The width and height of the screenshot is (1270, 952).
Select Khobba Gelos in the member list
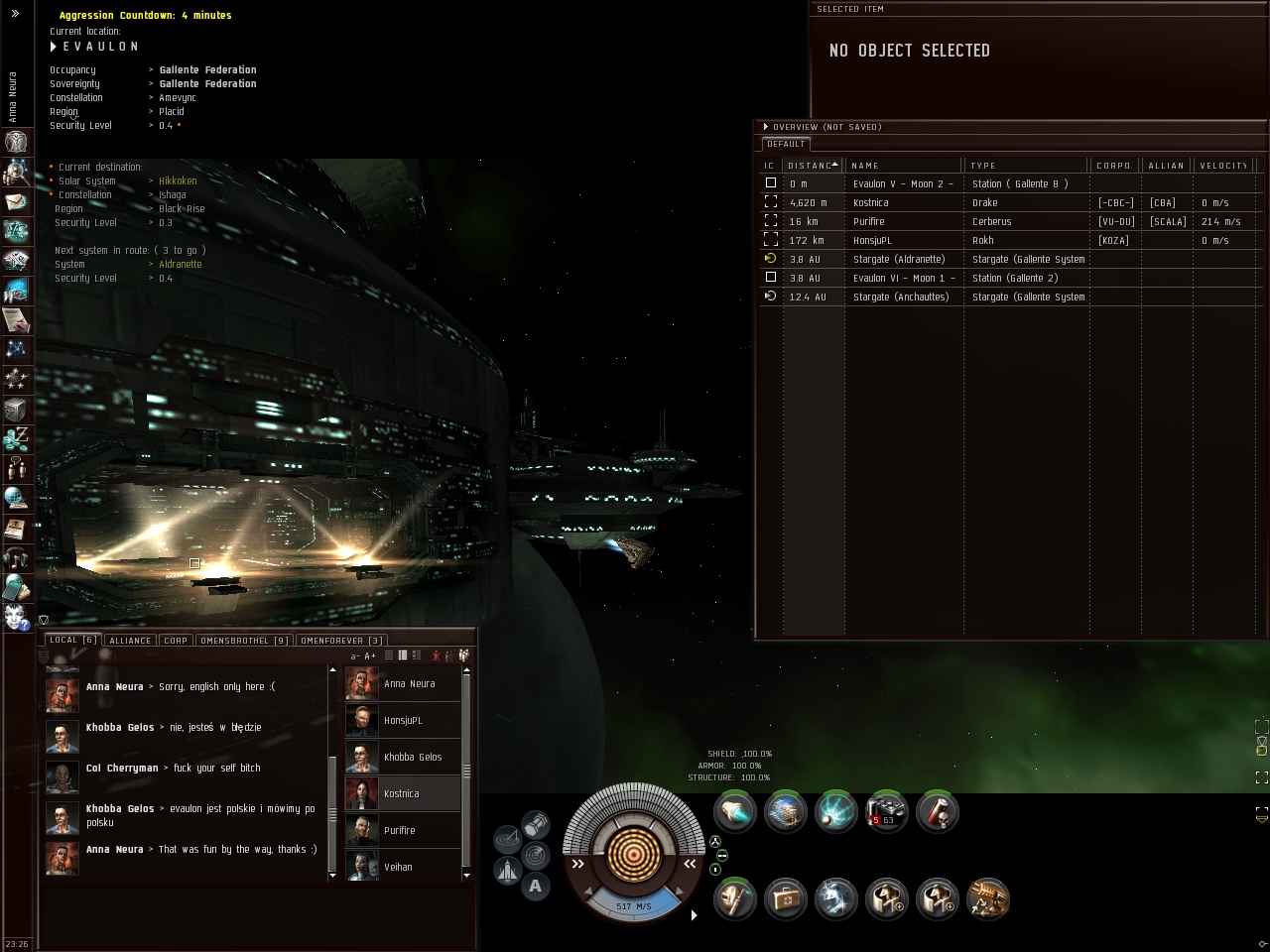(412, 757)
